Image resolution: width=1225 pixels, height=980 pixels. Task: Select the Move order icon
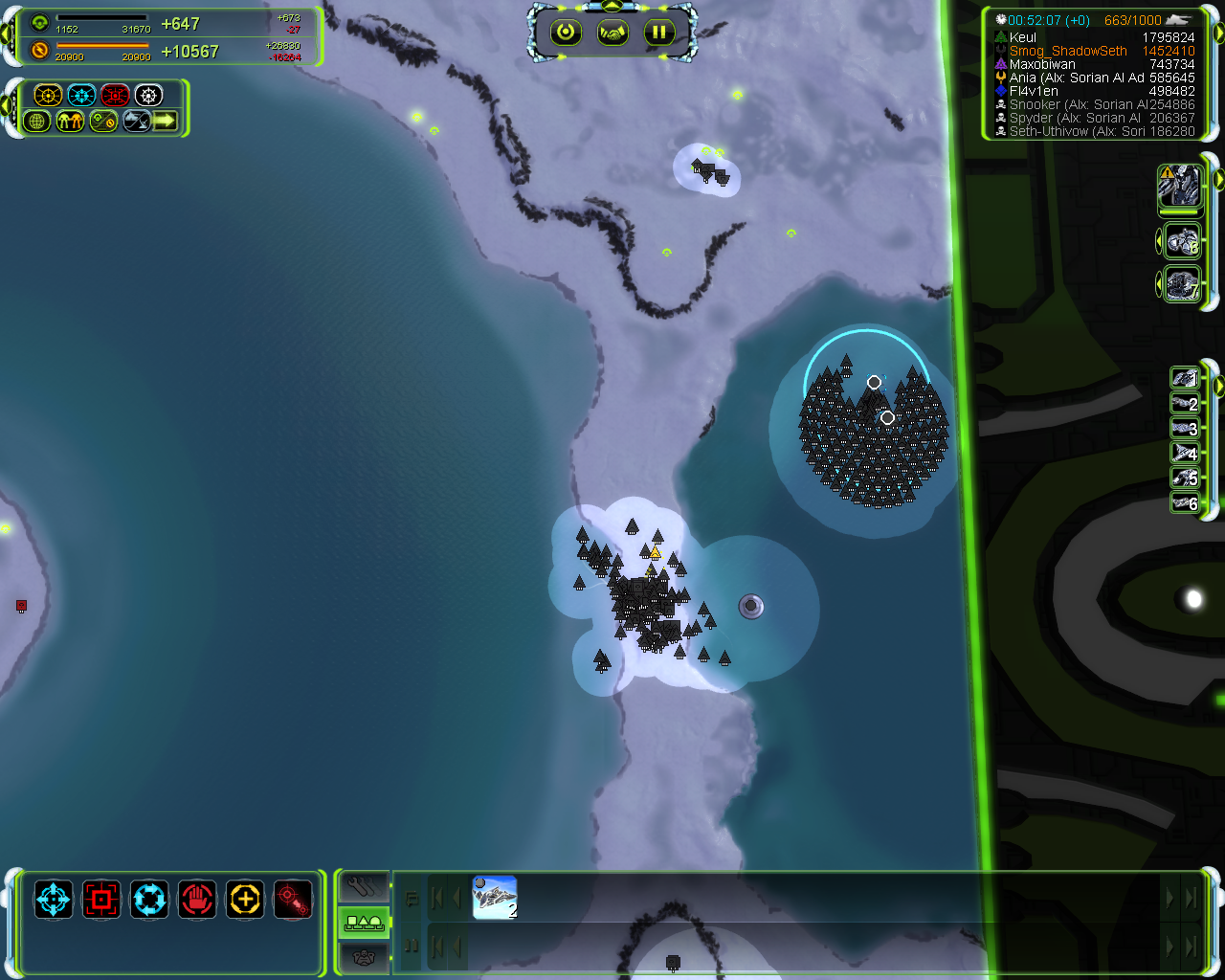(54, 900)
